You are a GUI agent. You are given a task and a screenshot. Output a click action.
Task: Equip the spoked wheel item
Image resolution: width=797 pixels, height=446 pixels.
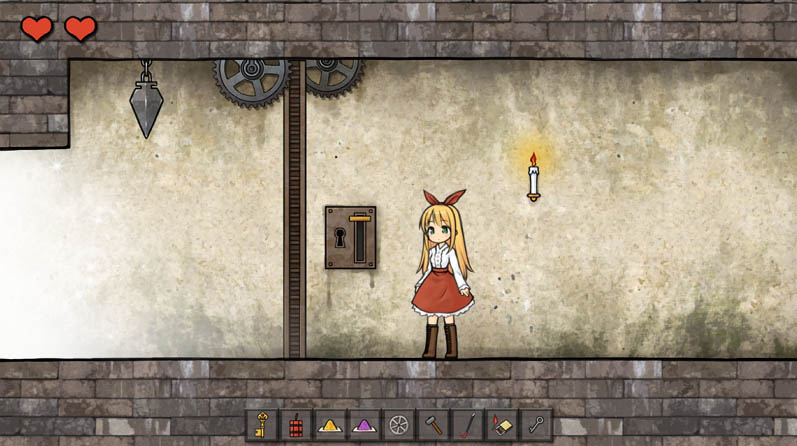click(x=399, y=424)
